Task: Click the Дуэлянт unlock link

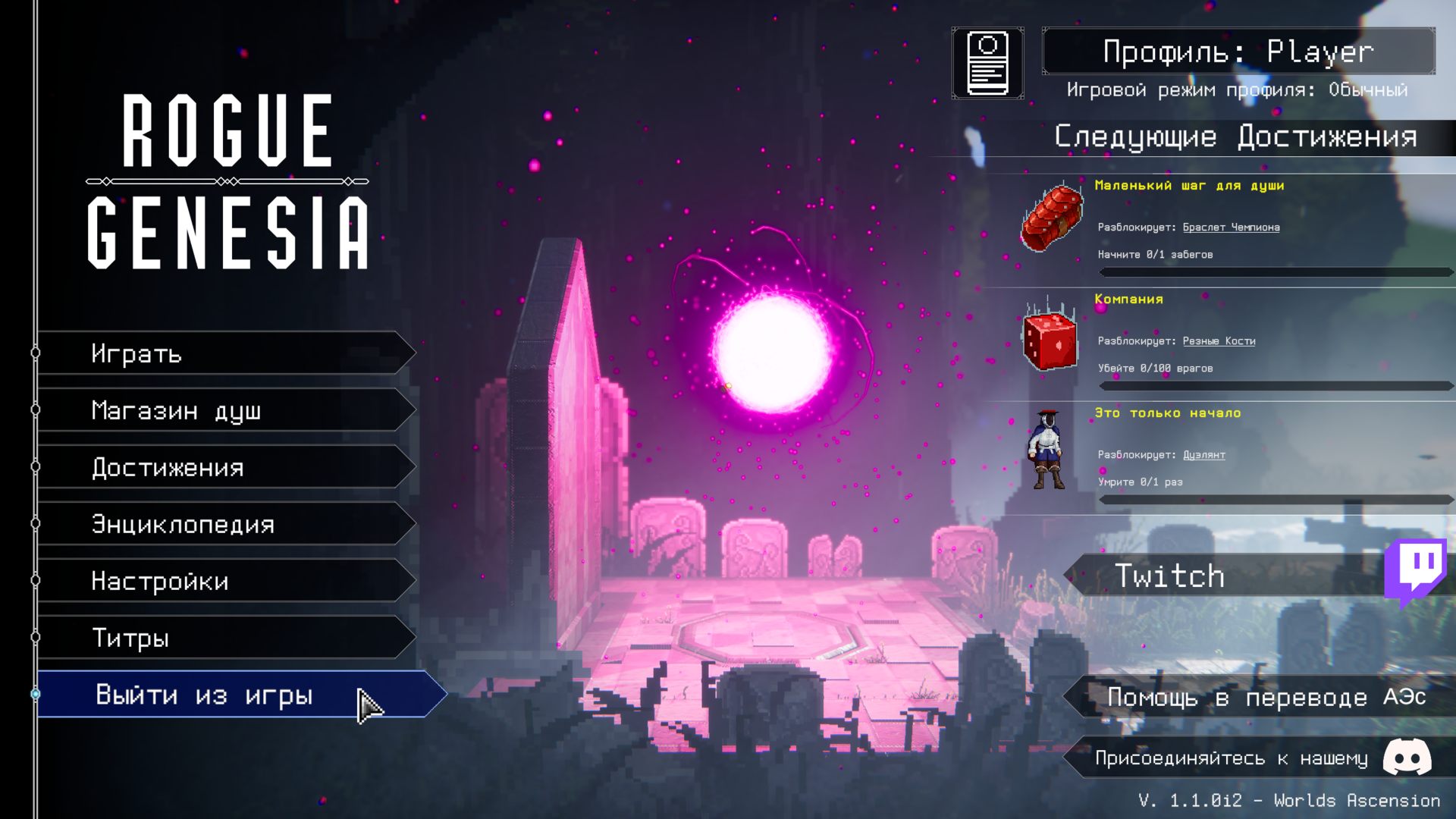Action: (x=1203, y=455)
